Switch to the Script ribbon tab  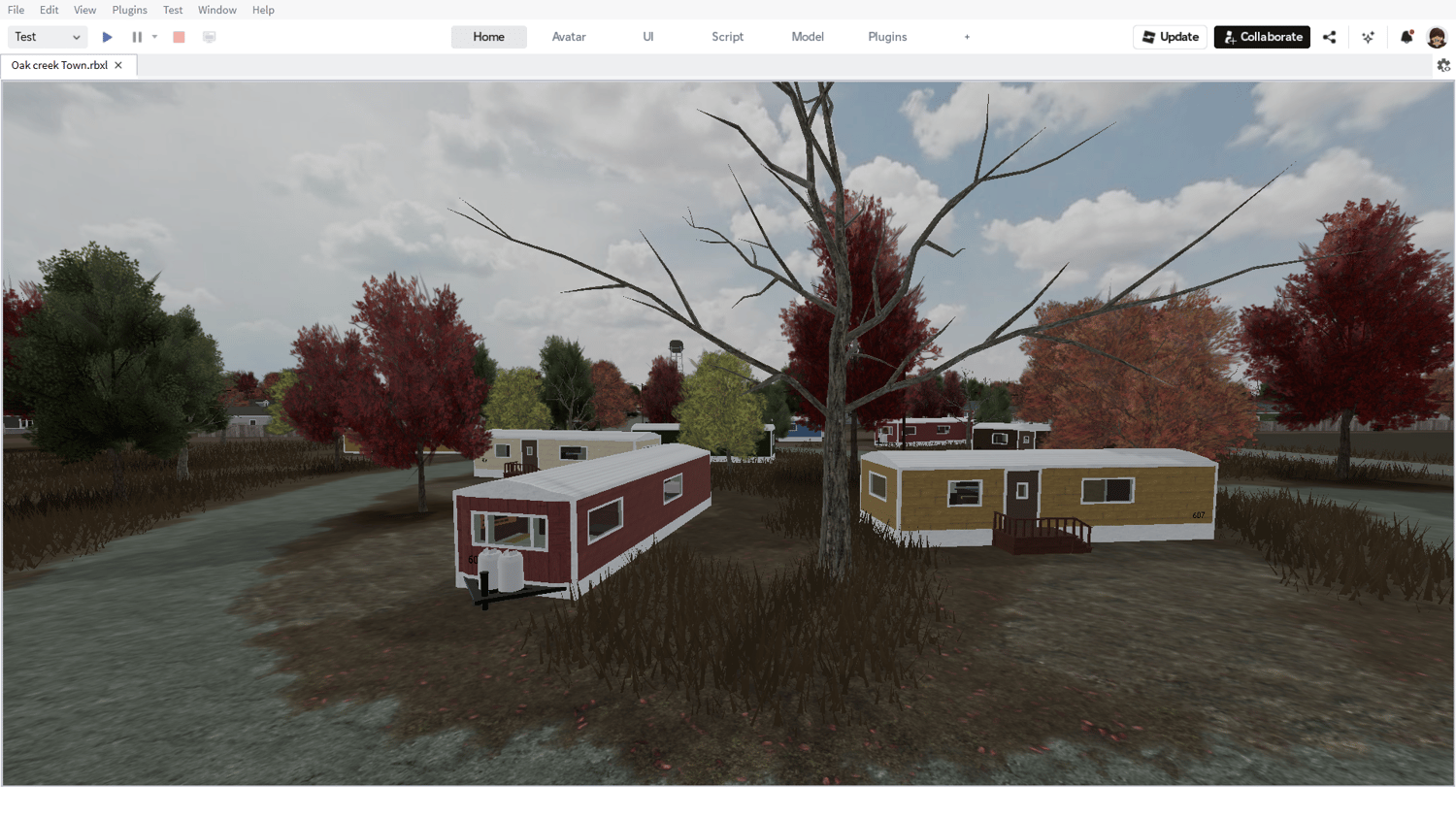(x=727, y=36)
